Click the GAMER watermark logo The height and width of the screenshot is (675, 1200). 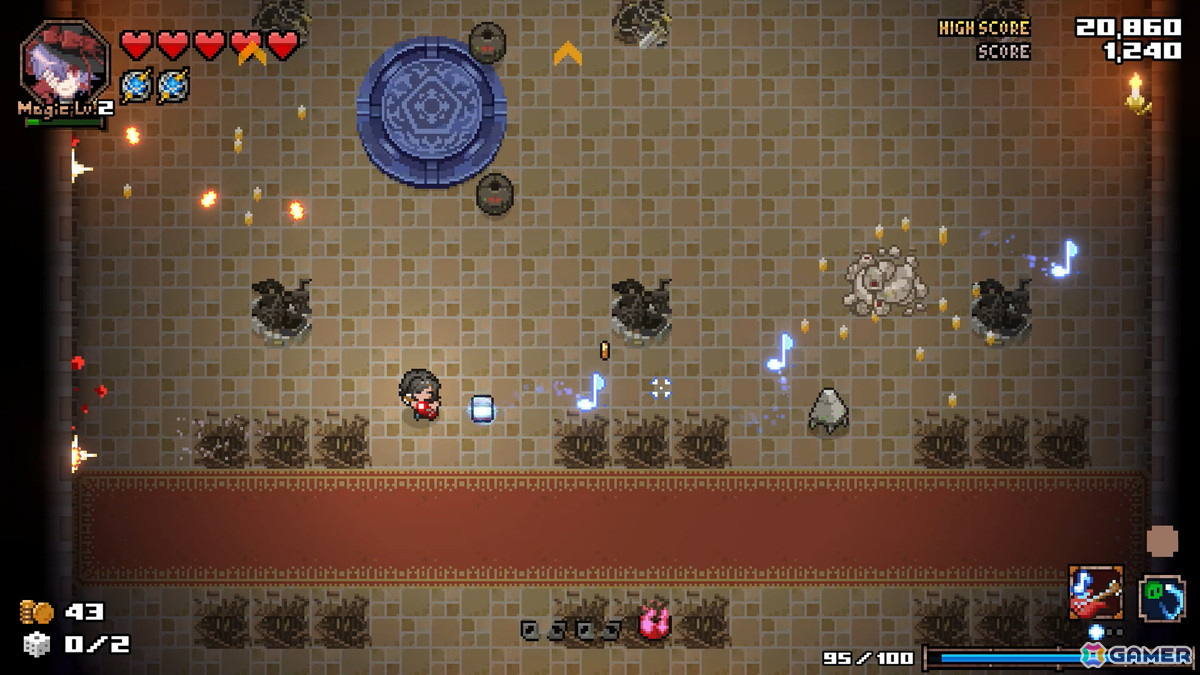tap(1138, 655)
